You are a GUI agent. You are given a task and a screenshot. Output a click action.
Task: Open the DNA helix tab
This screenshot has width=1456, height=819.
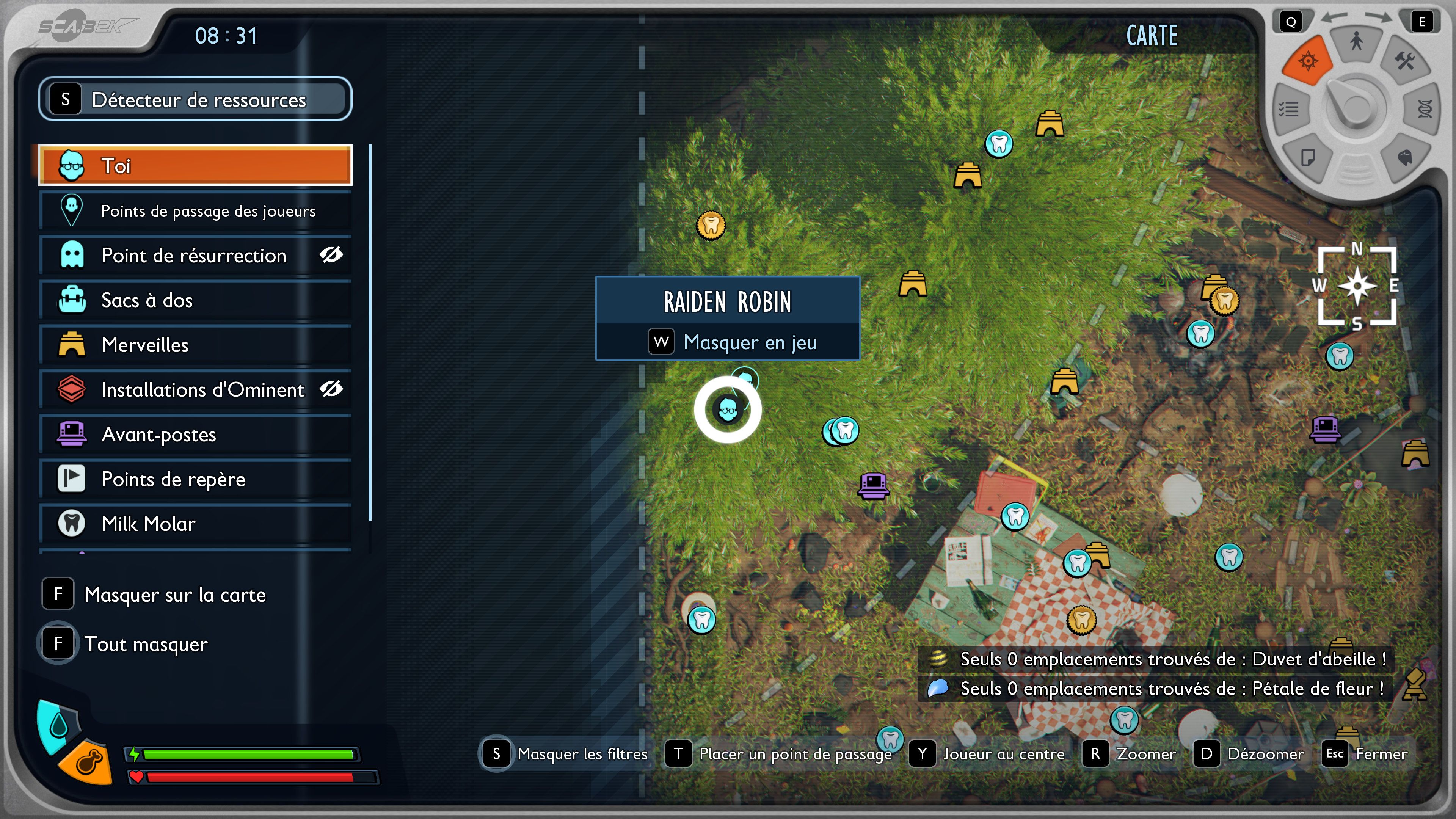(x=1425, y=108)
